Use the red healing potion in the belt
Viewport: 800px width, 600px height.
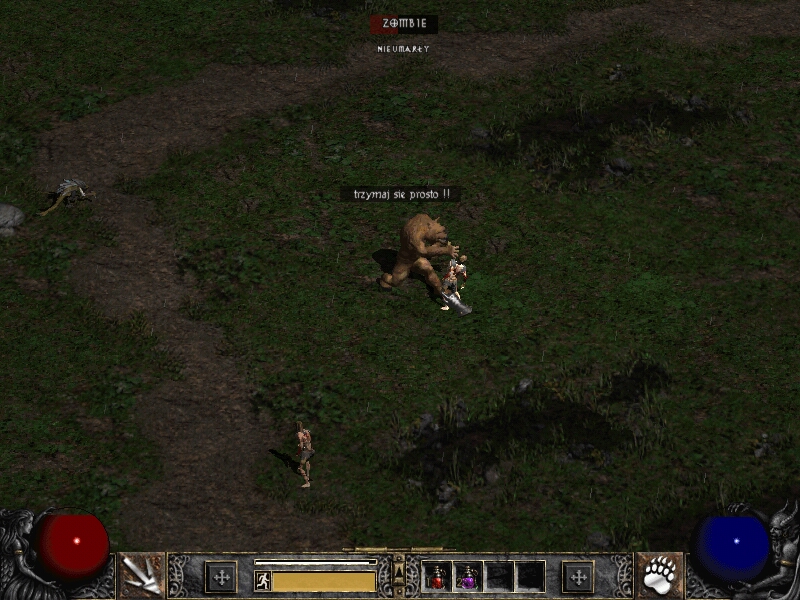point(438,577)
